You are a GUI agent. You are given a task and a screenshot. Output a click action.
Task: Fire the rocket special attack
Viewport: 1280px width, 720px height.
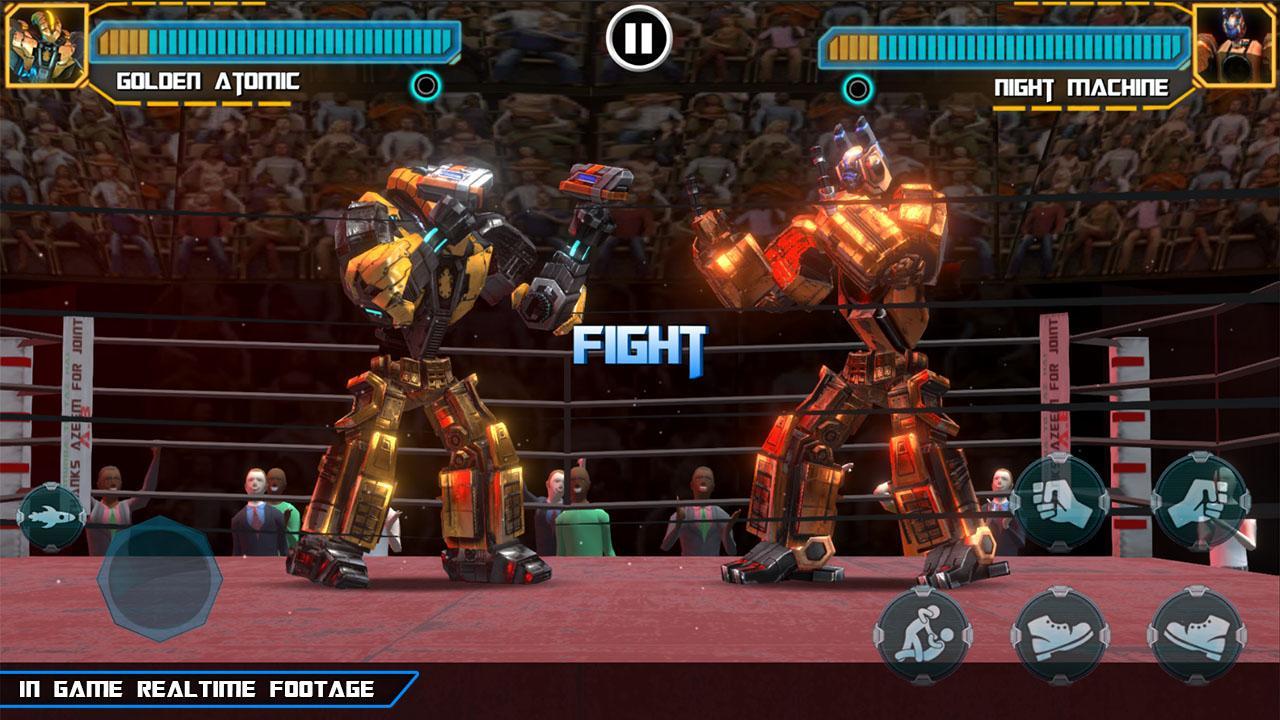51,517
